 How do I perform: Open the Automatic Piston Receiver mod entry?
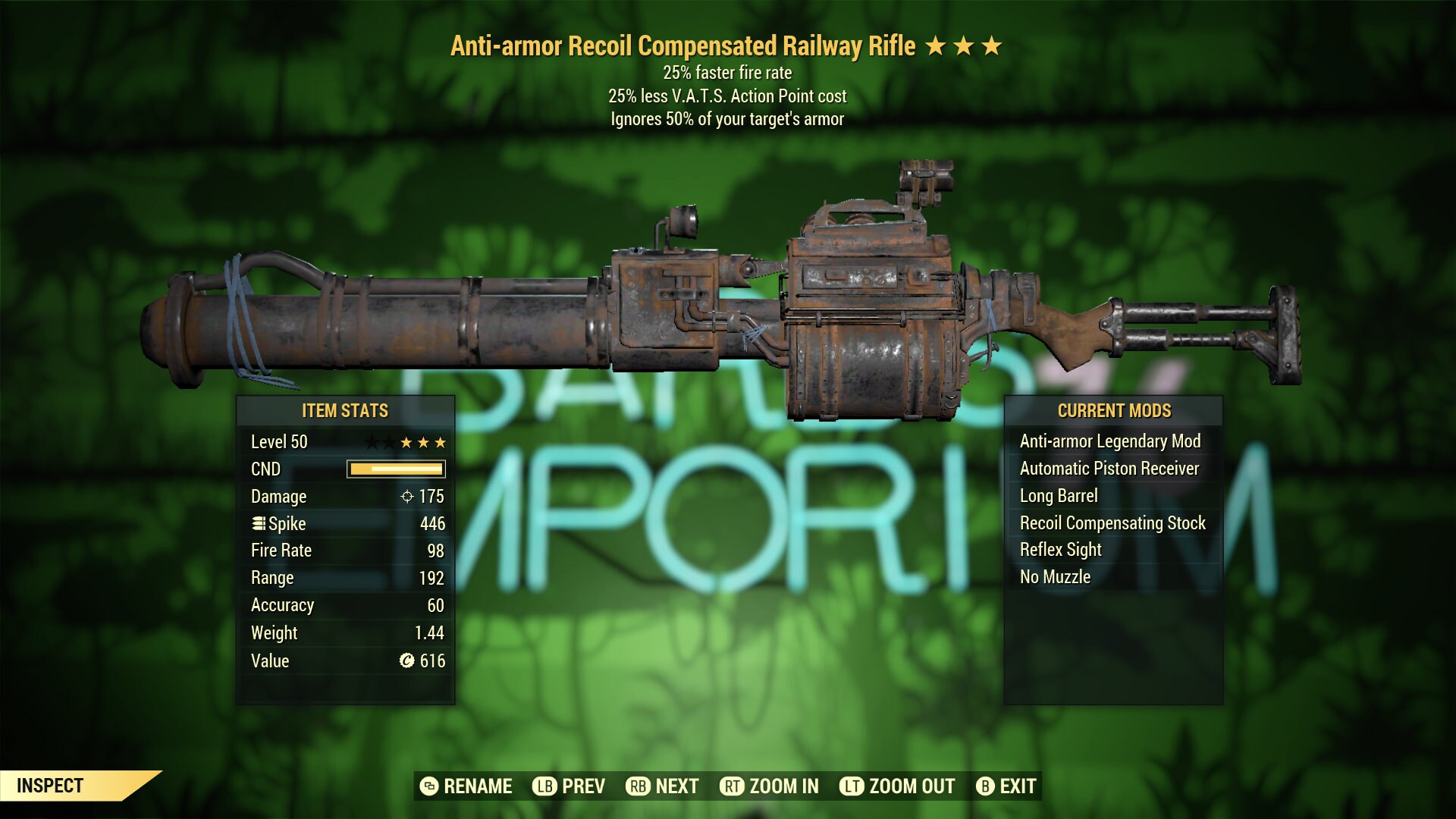coord(1111,468)
